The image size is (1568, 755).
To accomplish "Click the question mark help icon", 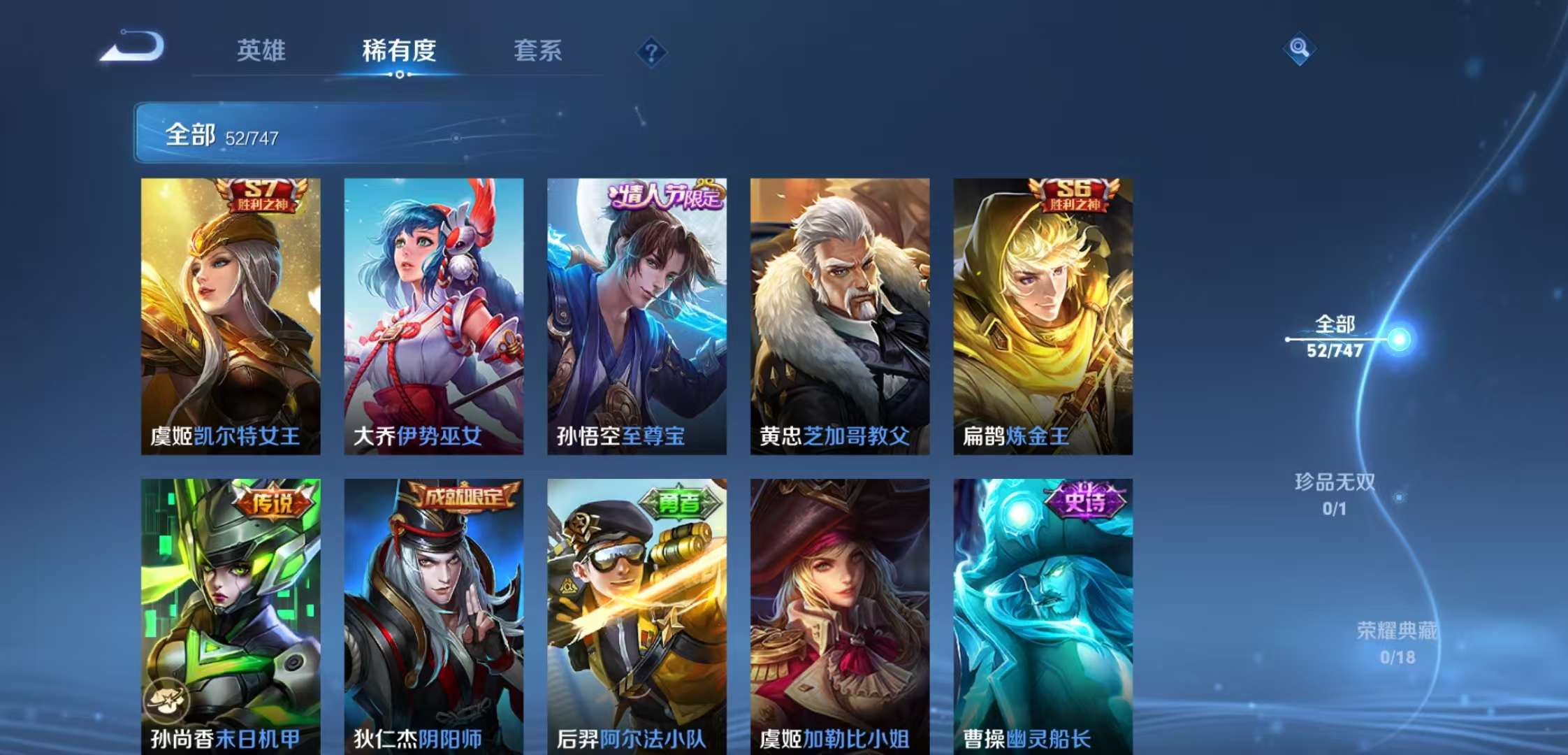I will tap(650, 50).
